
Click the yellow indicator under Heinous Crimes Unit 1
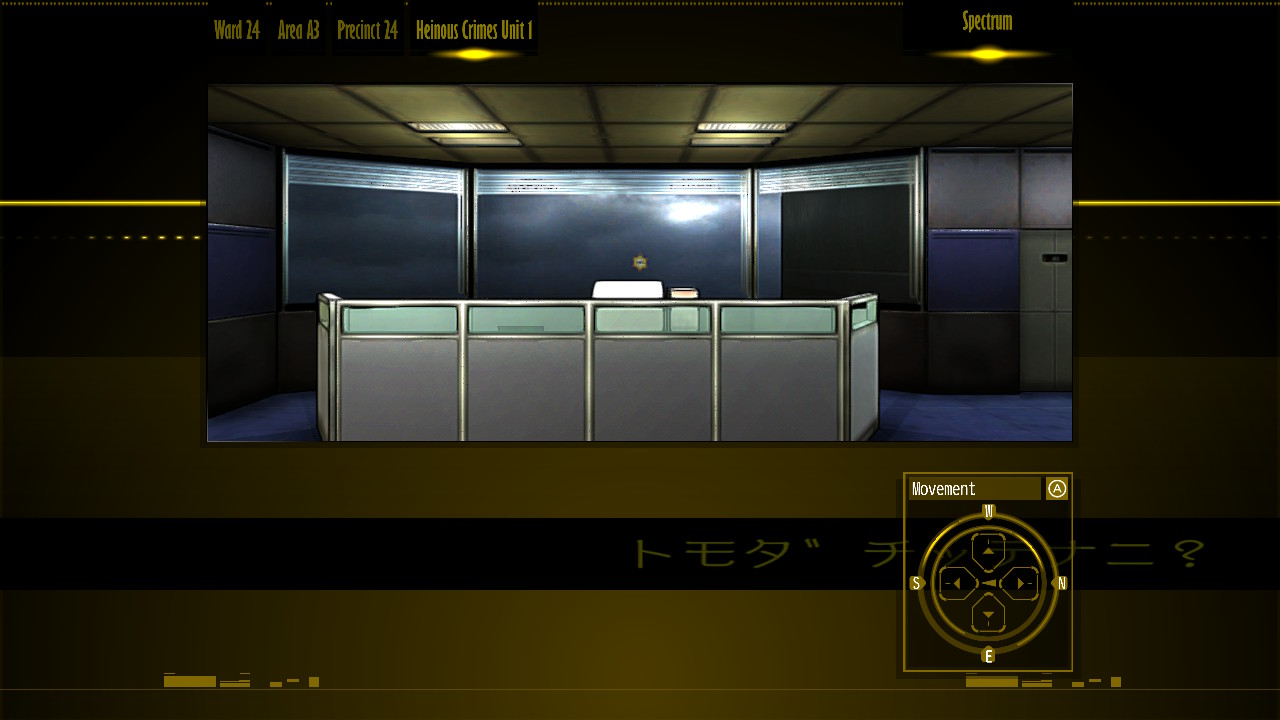point(472,53)
